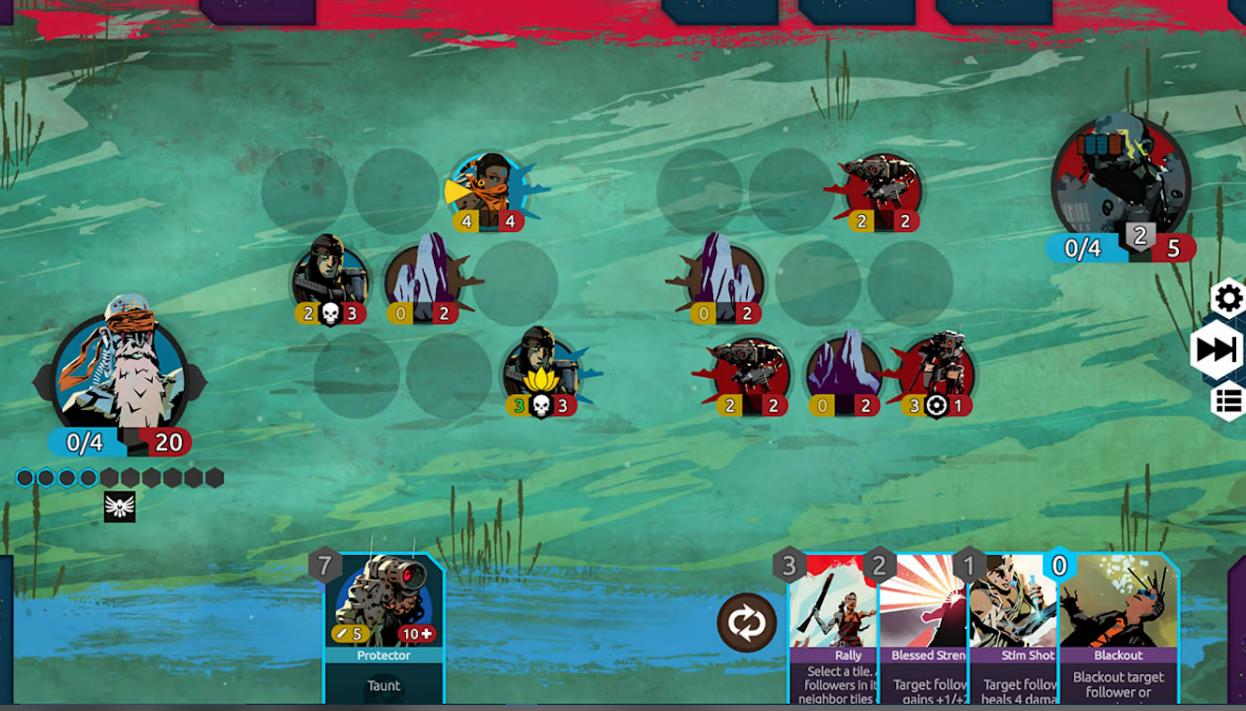The height and width of the screenshot is (711, 1246).
Task: Open the list log icon
Action: click(1228, 402)
